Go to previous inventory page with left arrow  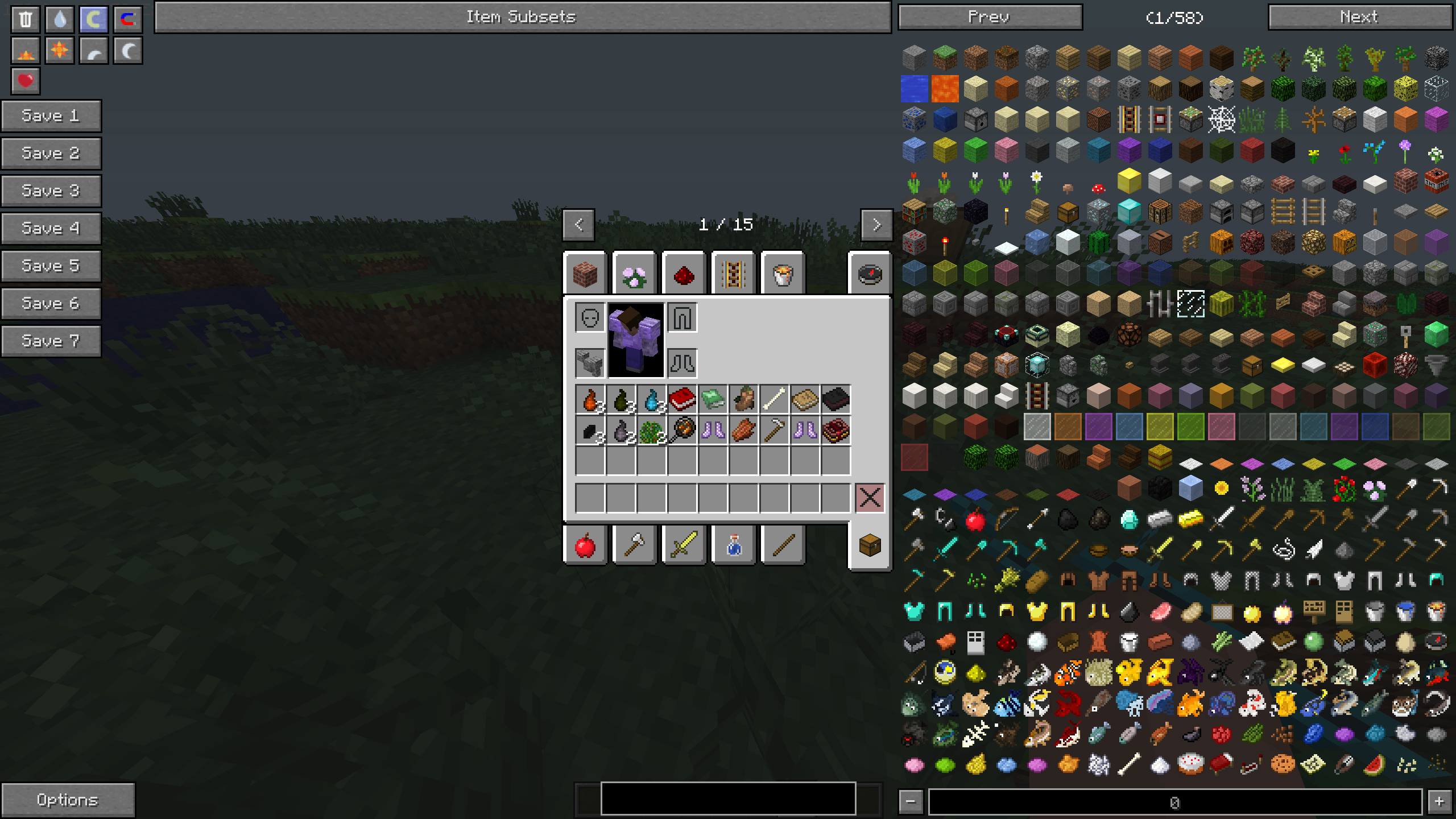[x=578, y=224]
